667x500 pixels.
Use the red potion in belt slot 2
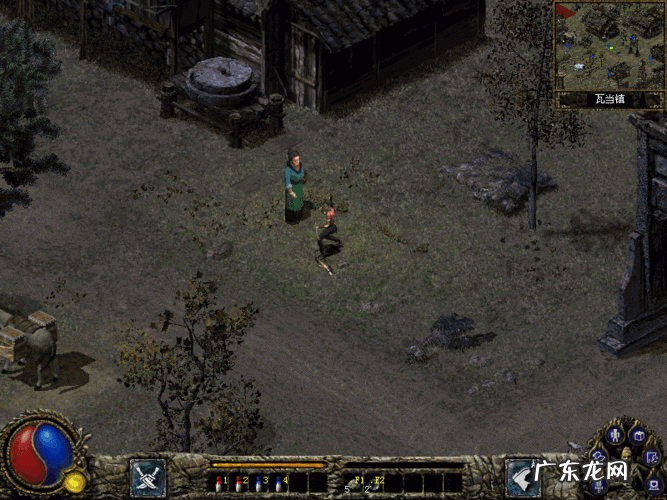point(238,483)
